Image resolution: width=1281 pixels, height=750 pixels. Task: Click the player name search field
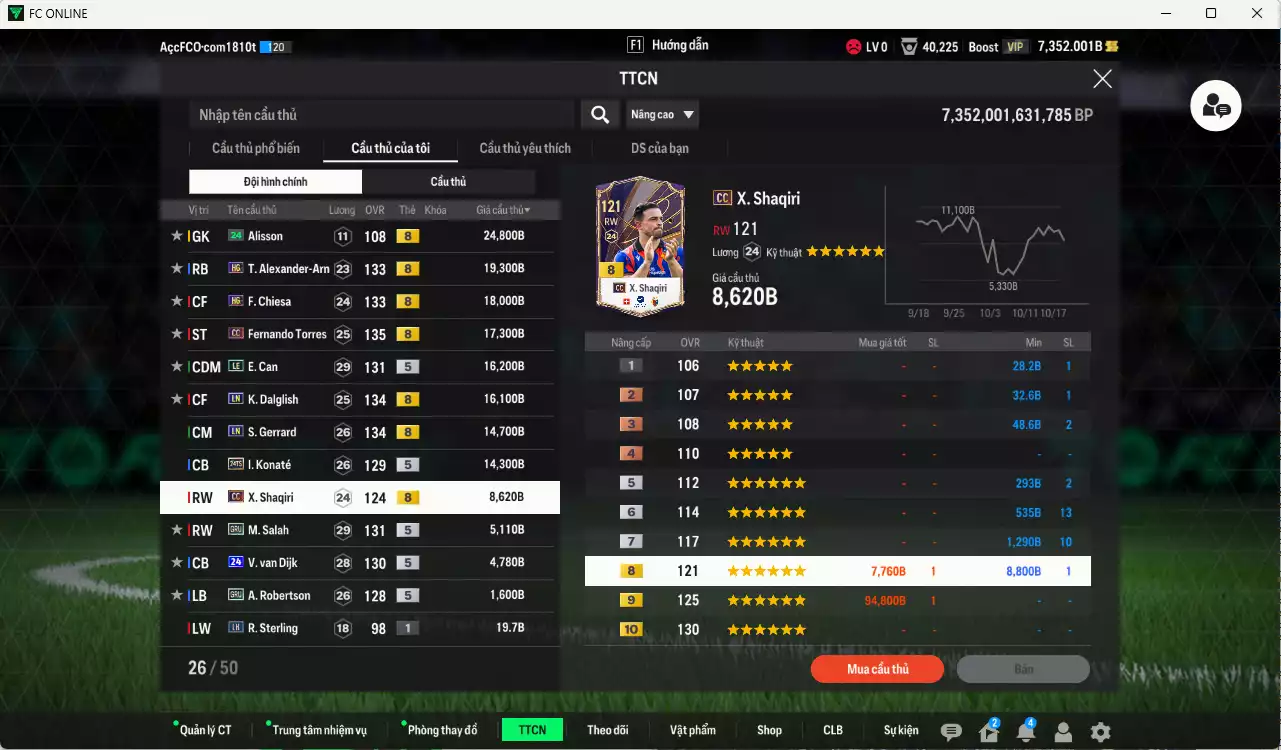(x=380, y=115)
